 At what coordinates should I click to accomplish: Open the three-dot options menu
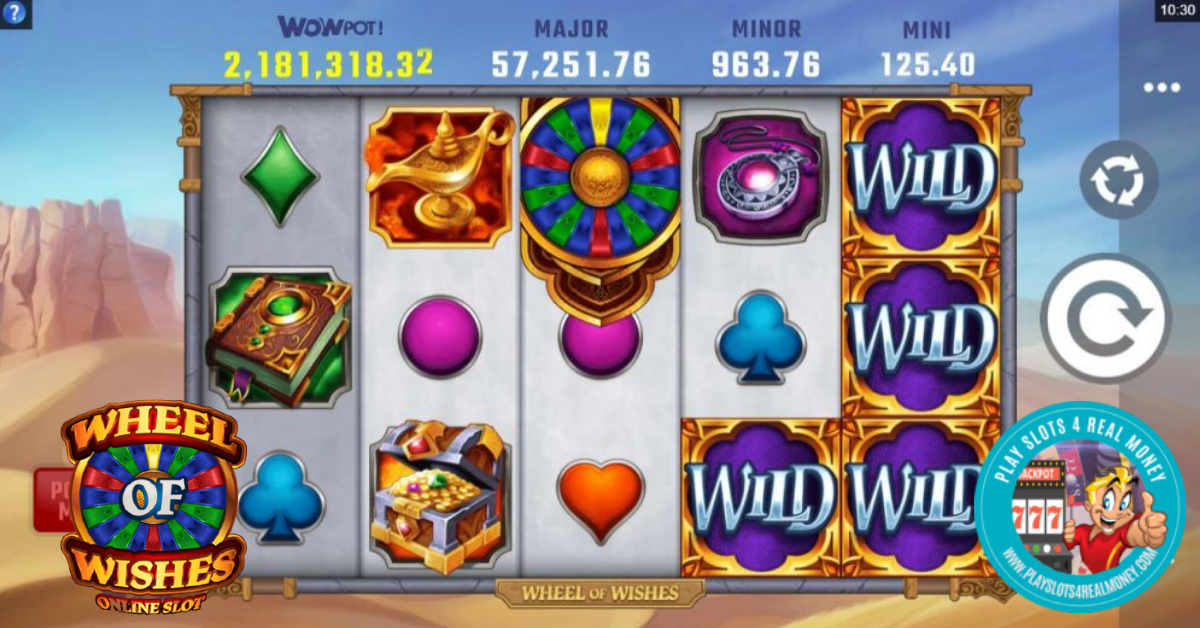1161,88
